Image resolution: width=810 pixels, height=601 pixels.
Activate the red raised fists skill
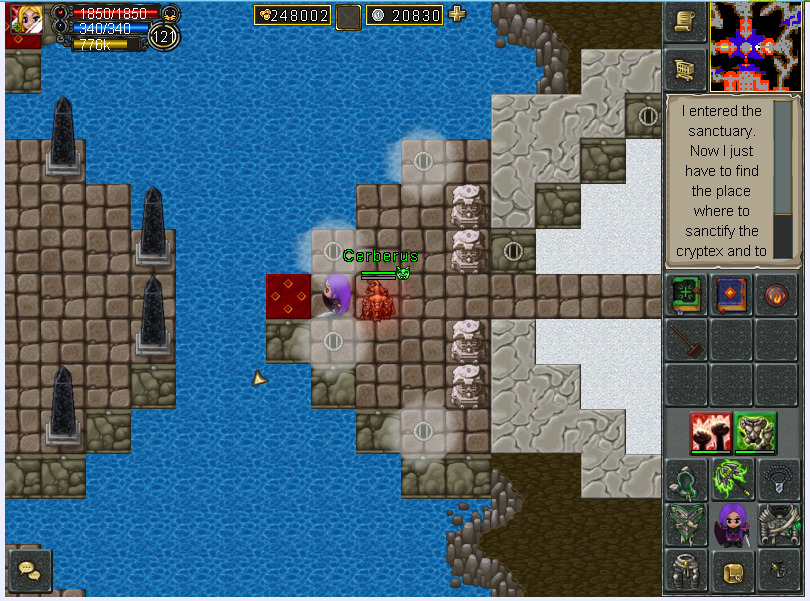[708, 432]
